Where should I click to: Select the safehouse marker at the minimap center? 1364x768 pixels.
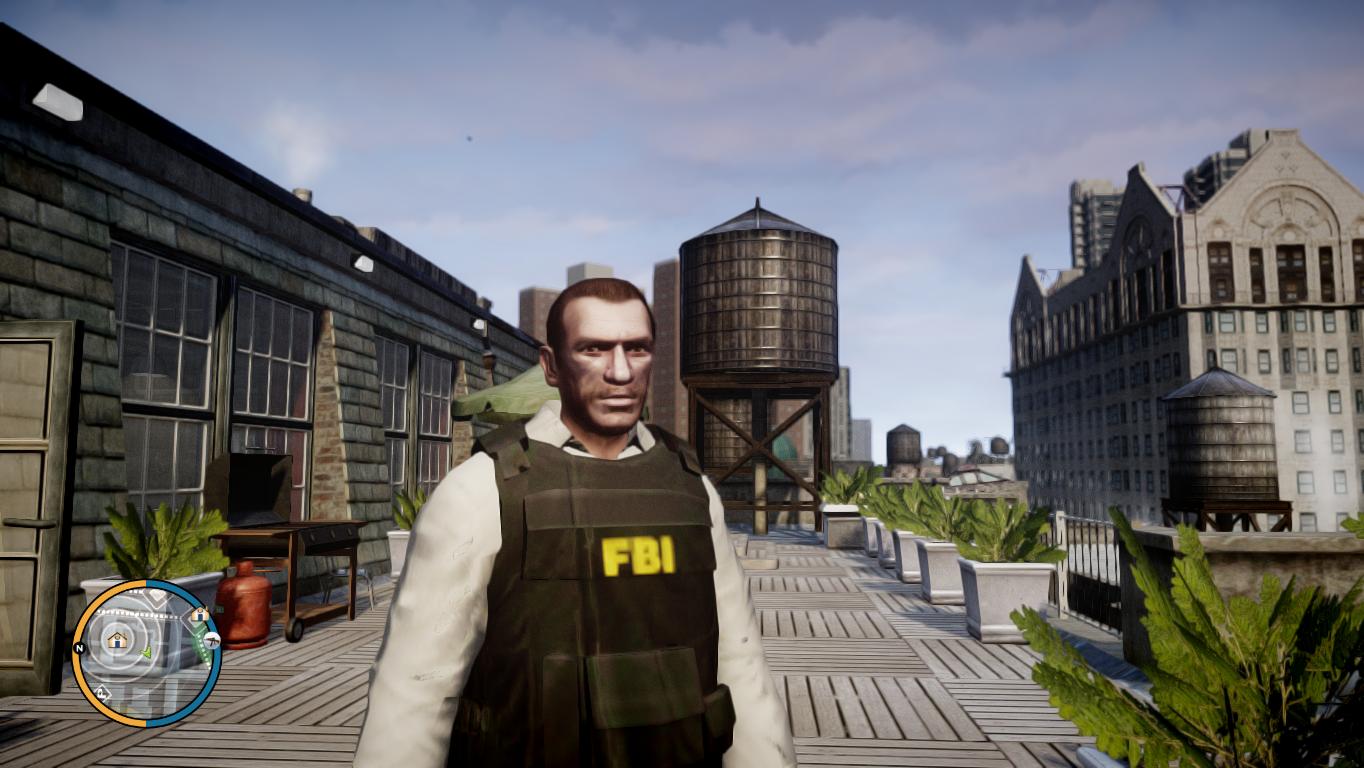click(x=117, y=639)
